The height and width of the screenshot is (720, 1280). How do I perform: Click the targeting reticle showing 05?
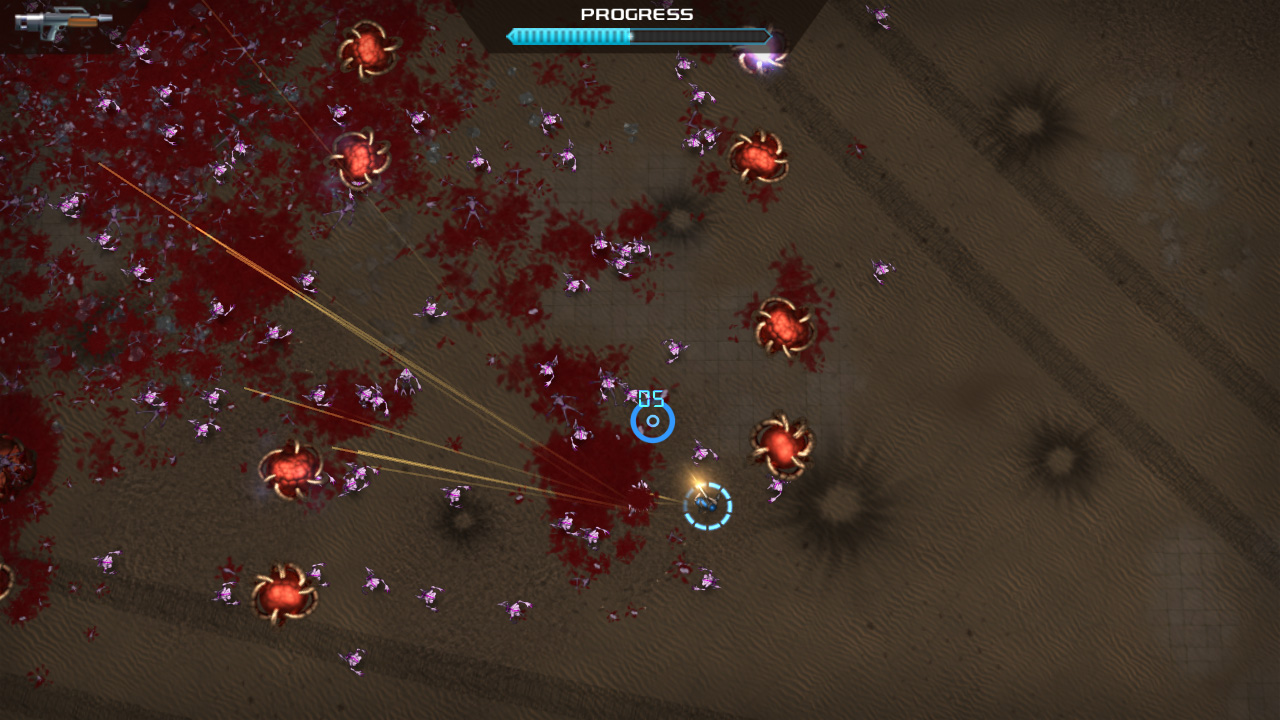point(653,420)
